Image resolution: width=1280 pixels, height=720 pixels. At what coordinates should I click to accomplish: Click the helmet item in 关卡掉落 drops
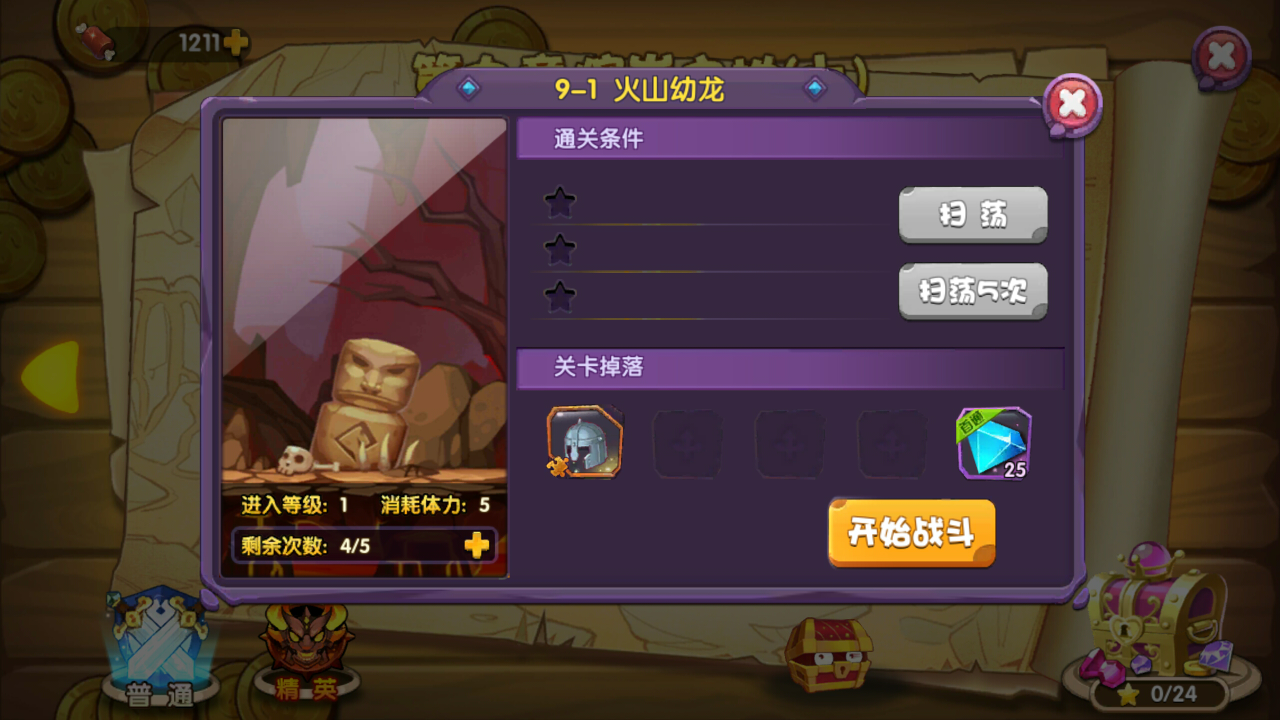(583, 441)
